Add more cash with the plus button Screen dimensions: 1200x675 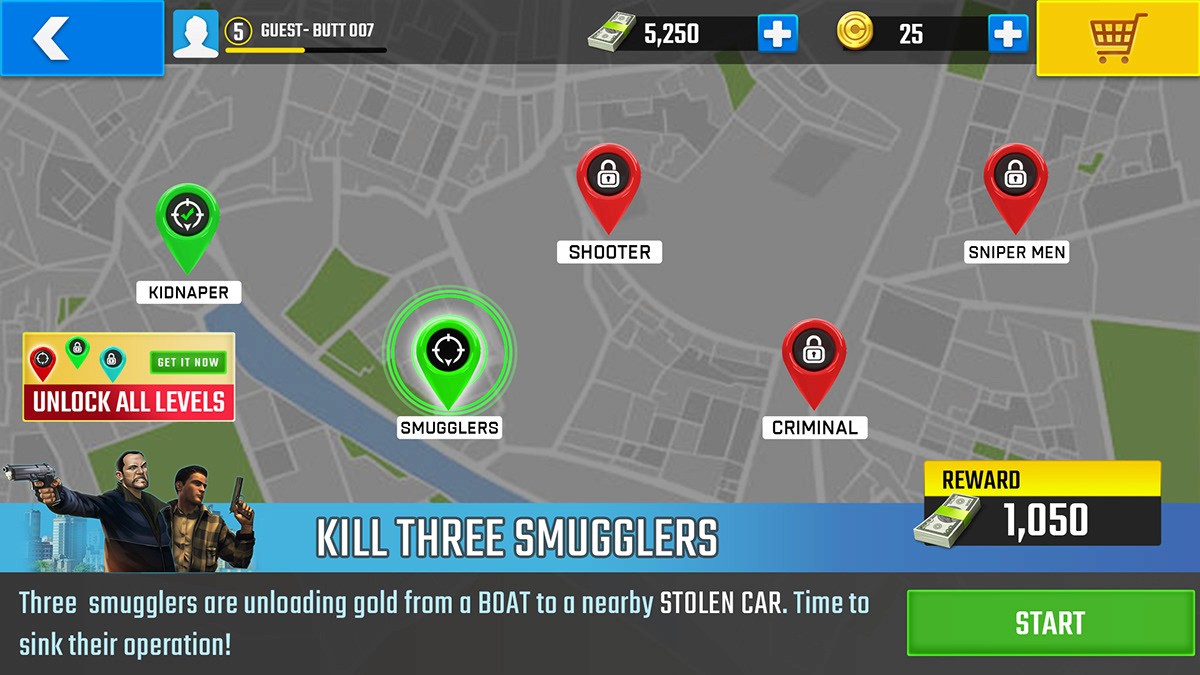point(777,34)
